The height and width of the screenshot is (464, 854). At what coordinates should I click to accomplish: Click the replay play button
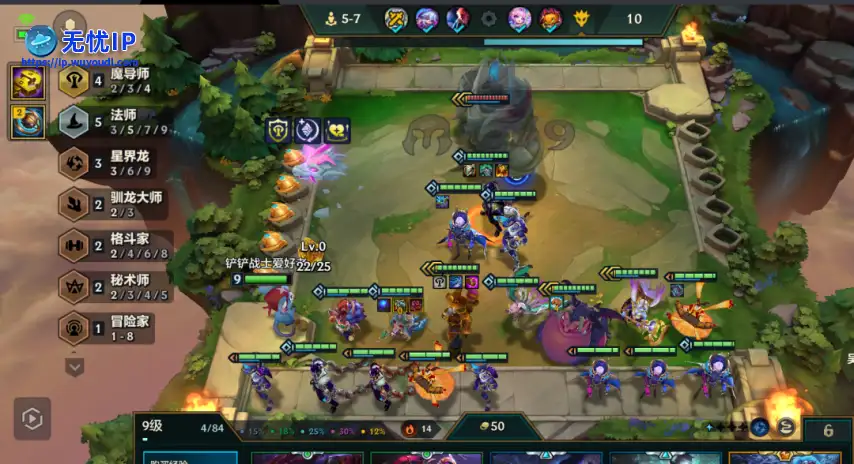(x=31, y=417)
